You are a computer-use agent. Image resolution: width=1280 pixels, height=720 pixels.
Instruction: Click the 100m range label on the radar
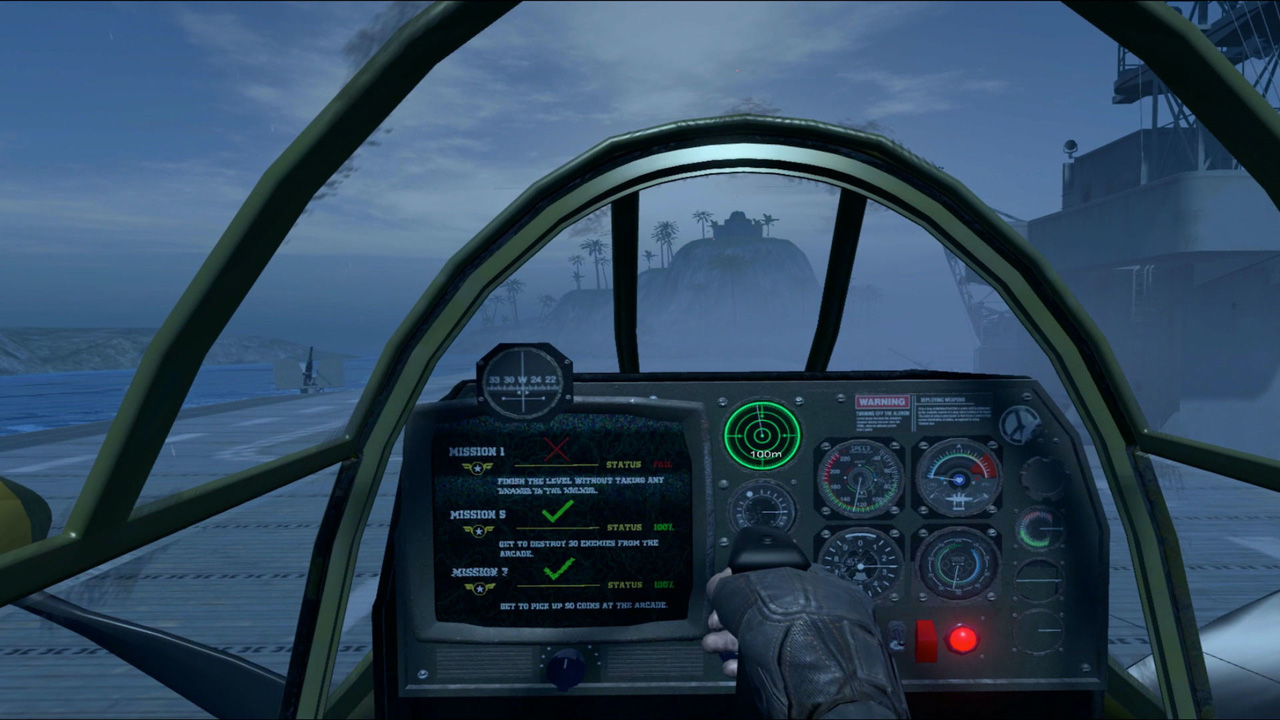[x=764, y=456]
